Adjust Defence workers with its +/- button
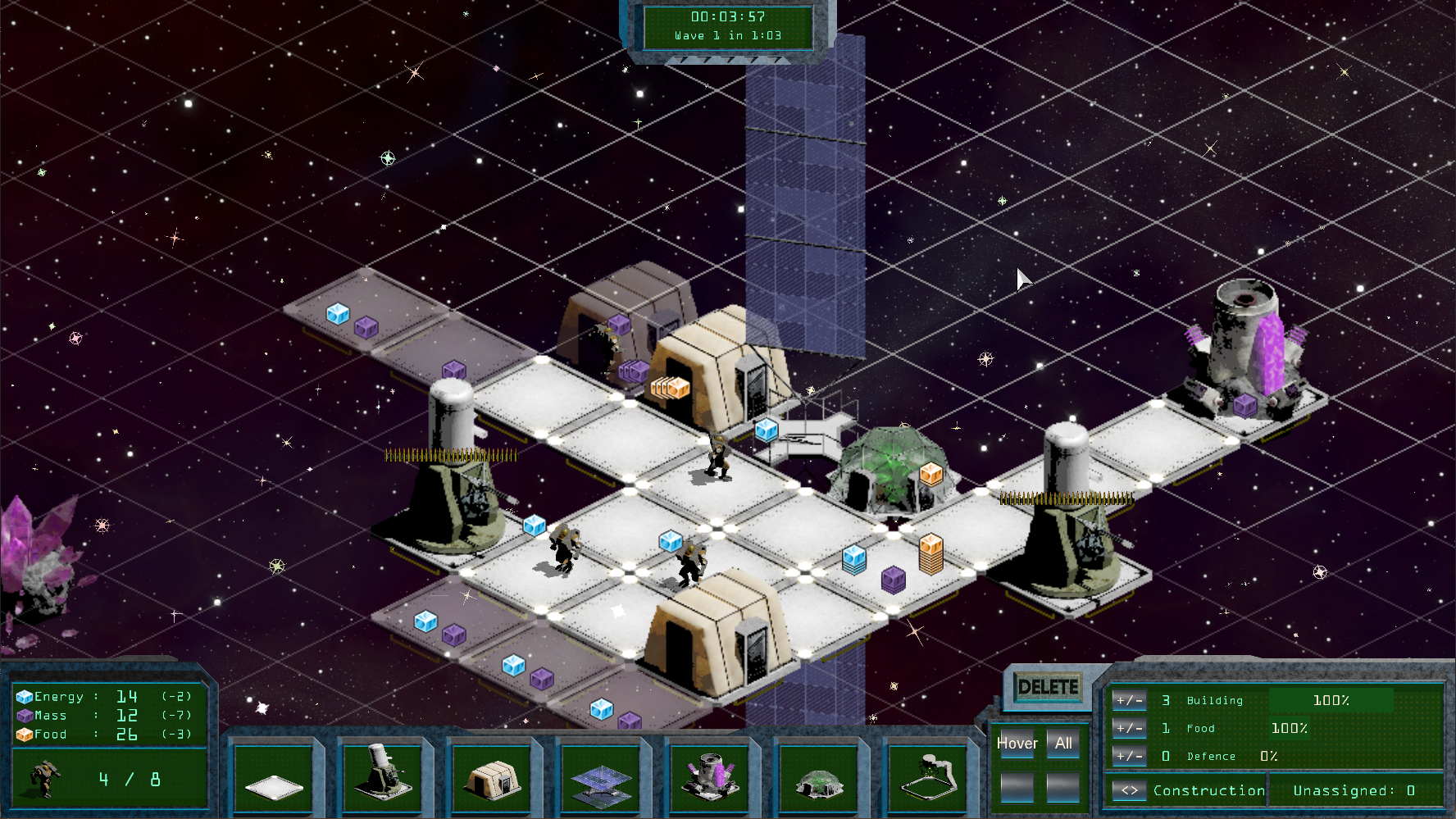The height and width of the screenshot is (819, 1456). point(1129,756)
